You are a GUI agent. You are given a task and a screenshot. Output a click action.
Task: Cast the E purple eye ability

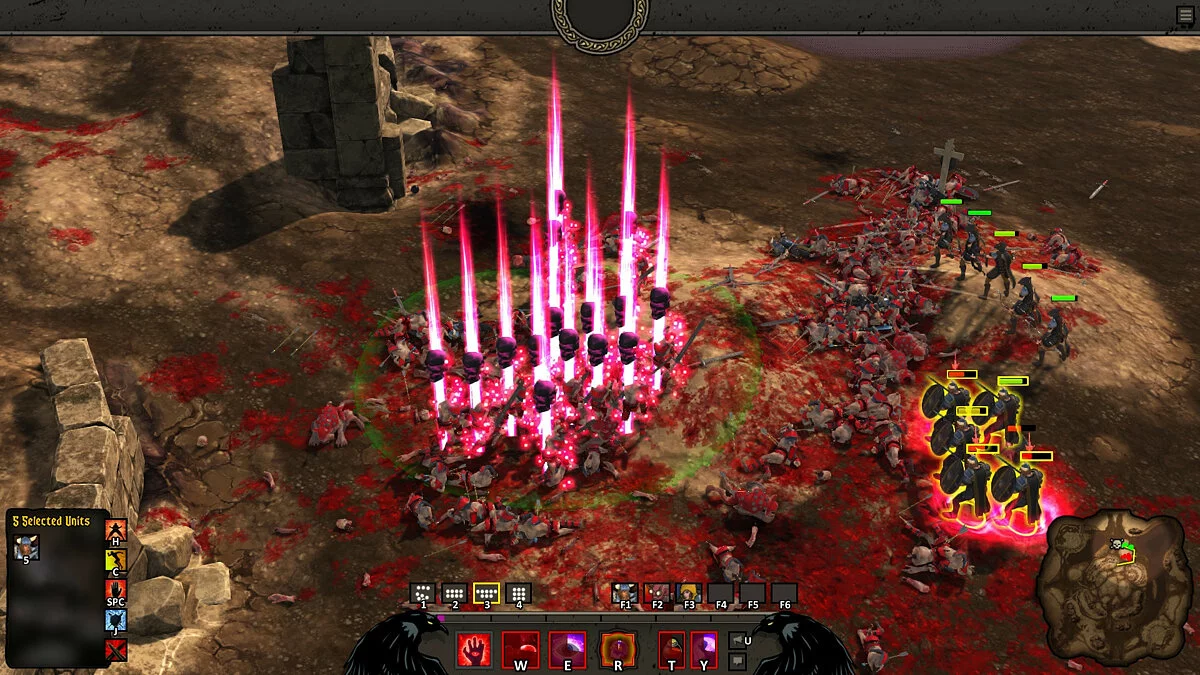pyautogui.click(x=567, y=649)
